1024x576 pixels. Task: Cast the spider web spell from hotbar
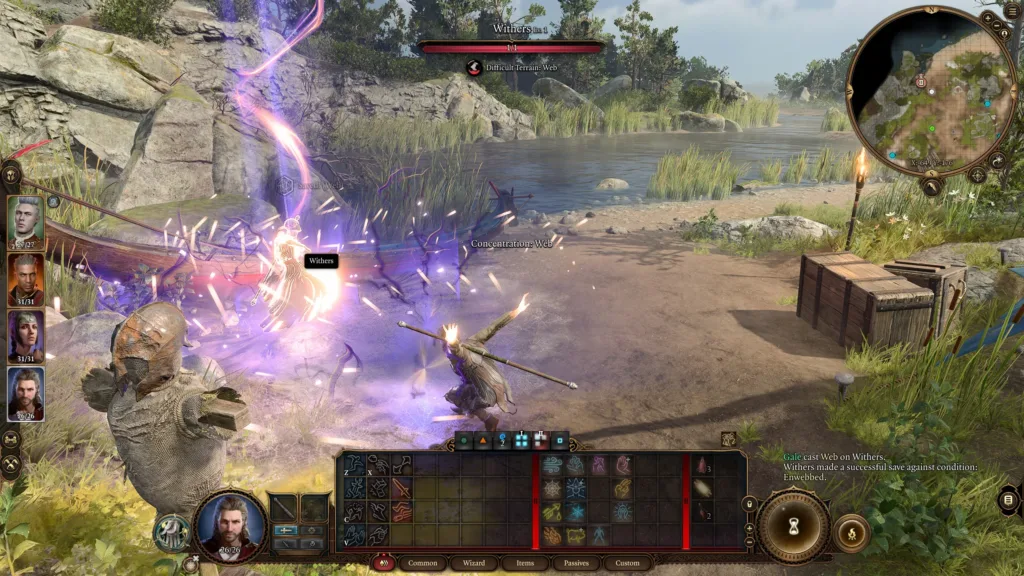553,489
